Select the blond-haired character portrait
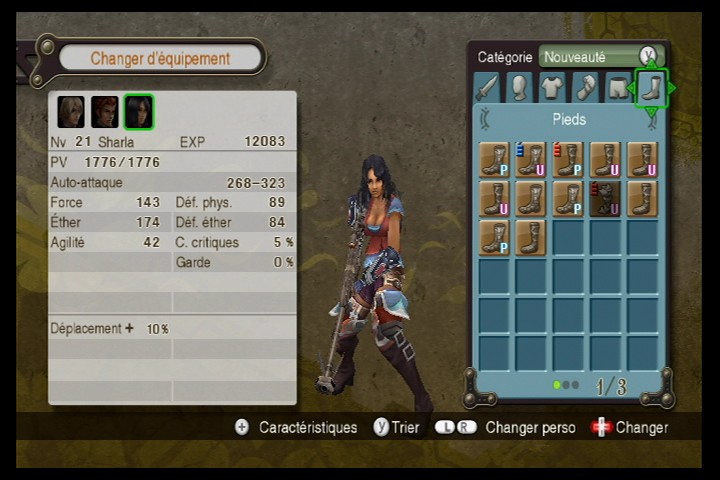The image size is (720, 480). [x=71, y=111]
